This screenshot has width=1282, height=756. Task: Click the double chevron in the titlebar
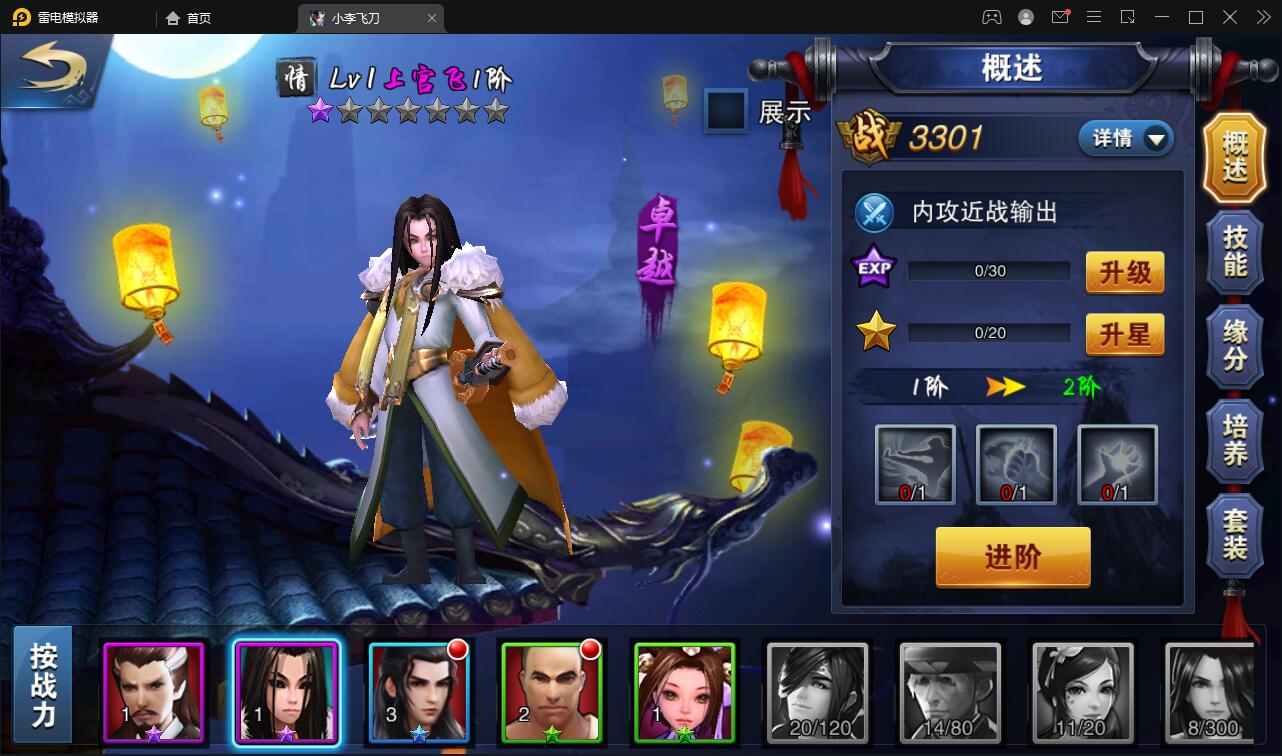(x=1262, y=17)
